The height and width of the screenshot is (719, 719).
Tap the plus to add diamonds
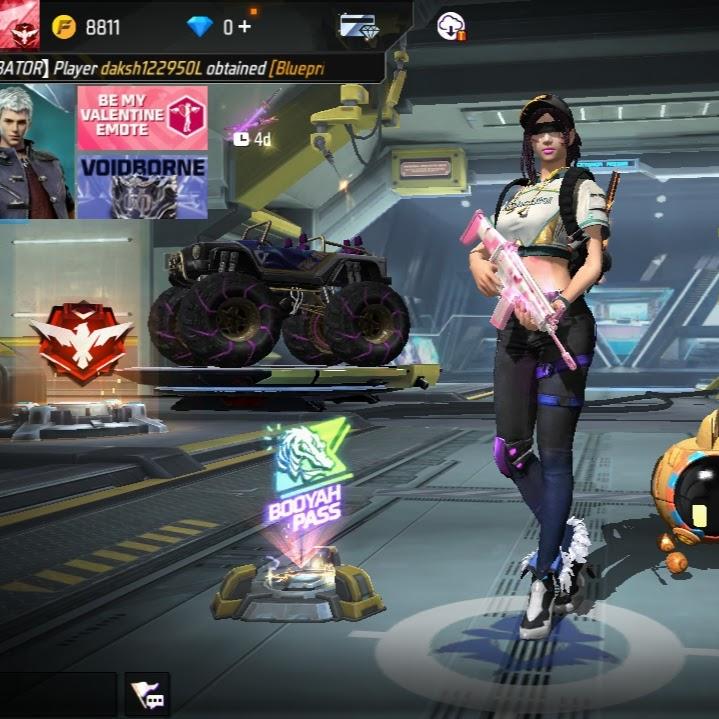pyautogui.click(x=243, y=27)
